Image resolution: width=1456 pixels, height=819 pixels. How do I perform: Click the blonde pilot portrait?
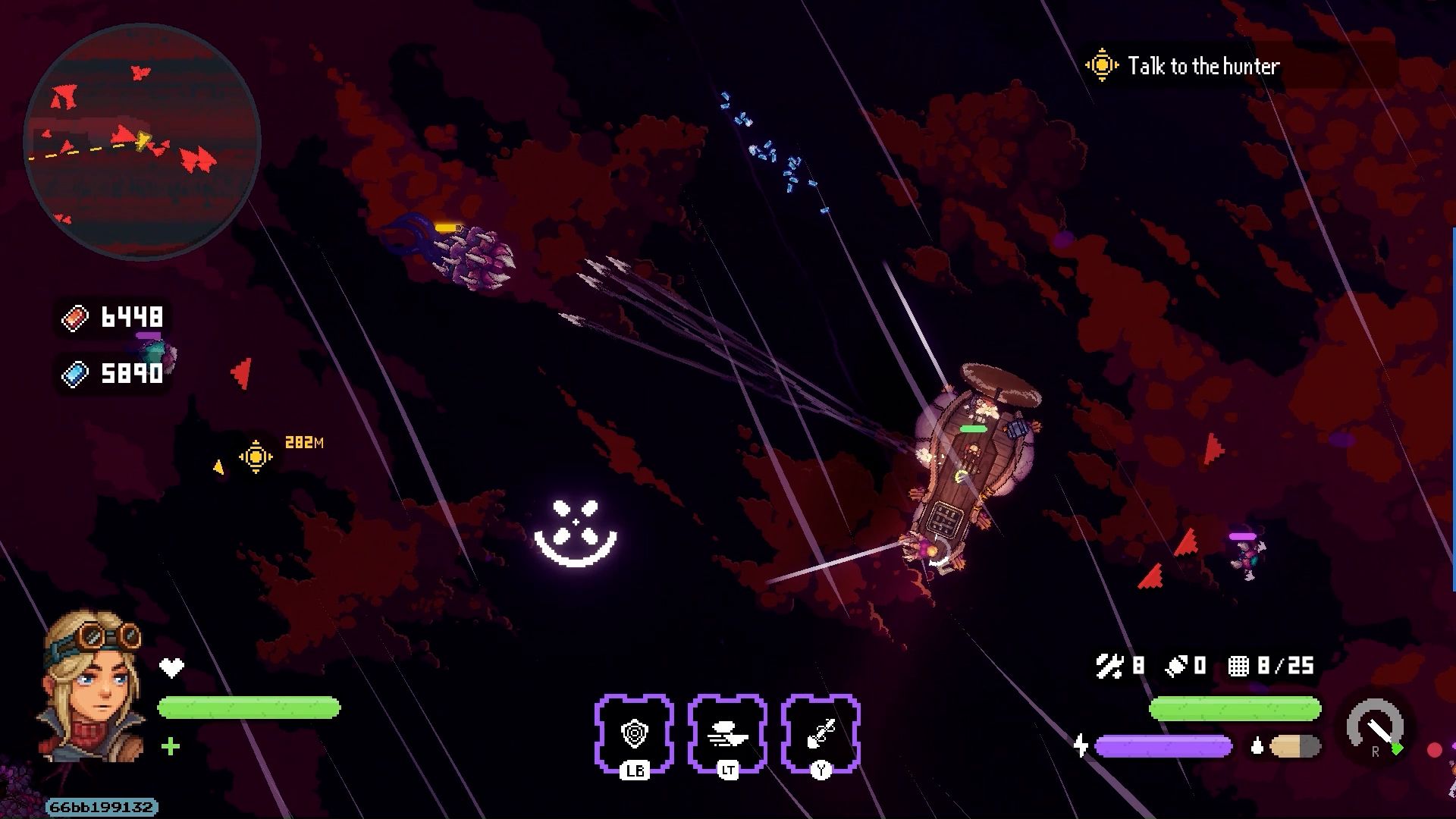tap(94, 685)
